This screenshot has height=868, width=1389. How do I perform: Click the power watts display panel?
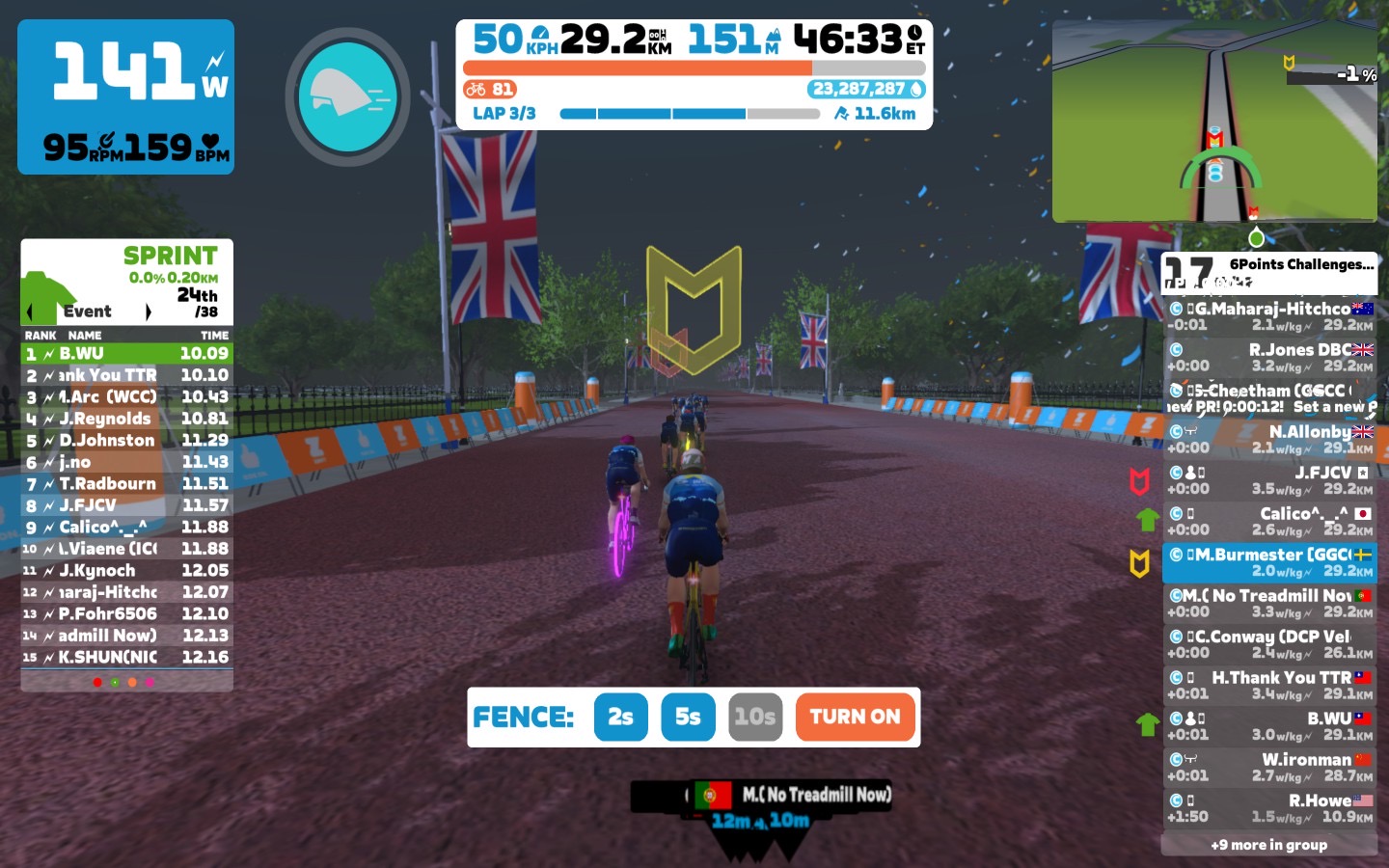click(x=125, y=96)
